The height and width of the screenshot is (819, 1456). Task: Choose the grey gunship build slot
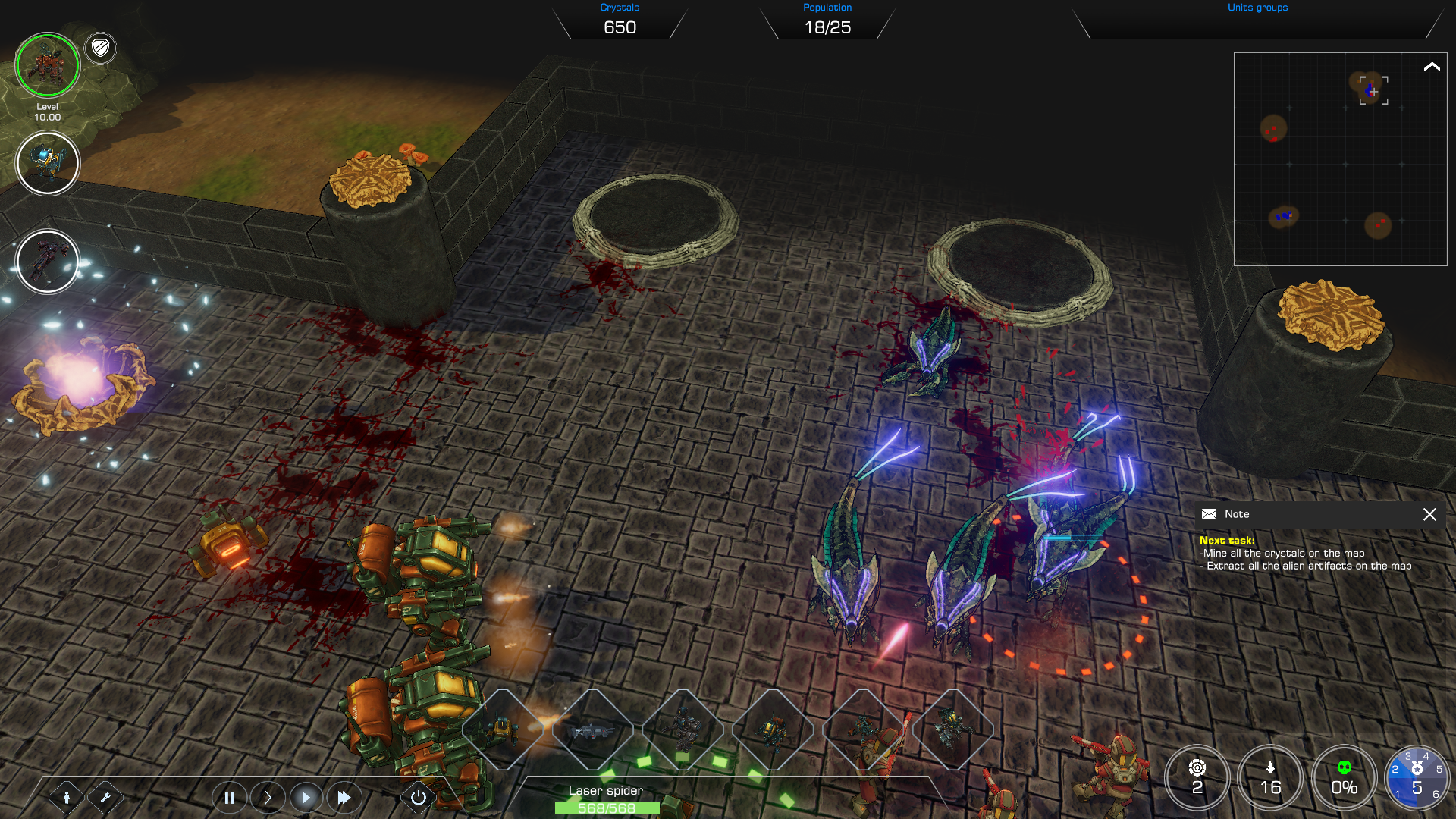click(593, 730)
